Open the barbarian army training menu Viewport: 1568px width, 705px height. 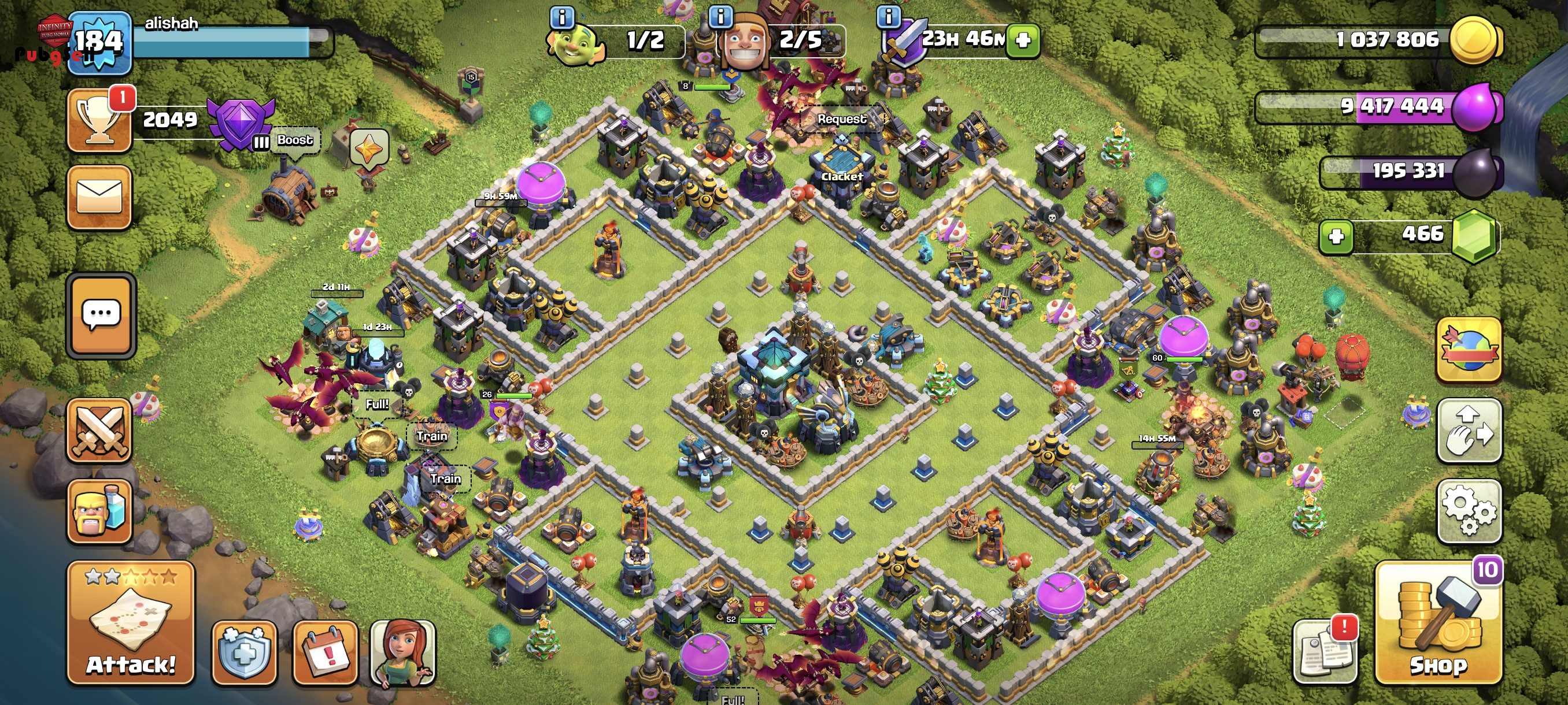[x=99, y=510]
